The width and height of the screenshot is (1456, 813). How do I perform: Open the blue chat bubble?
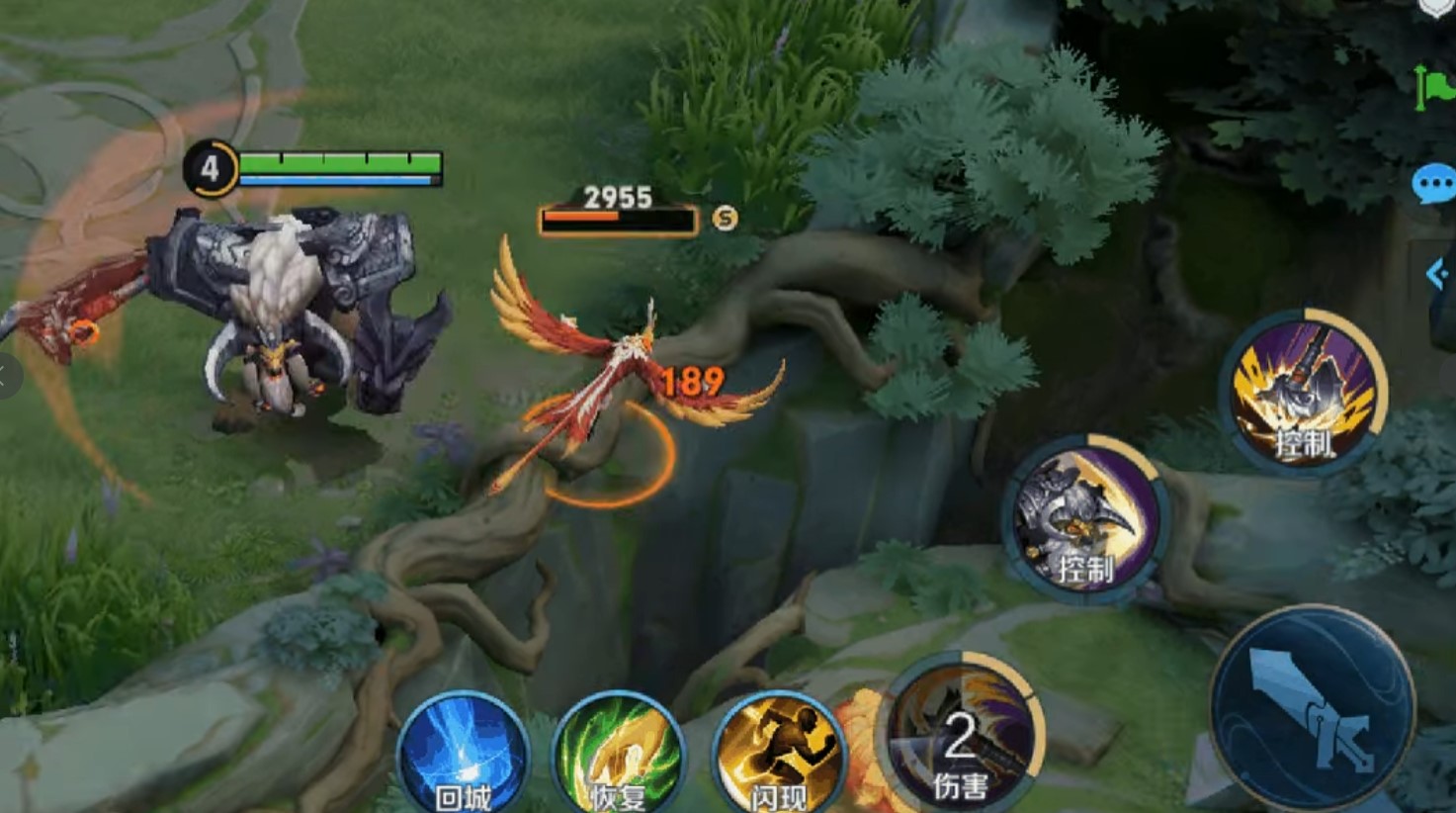point(1433,184)
